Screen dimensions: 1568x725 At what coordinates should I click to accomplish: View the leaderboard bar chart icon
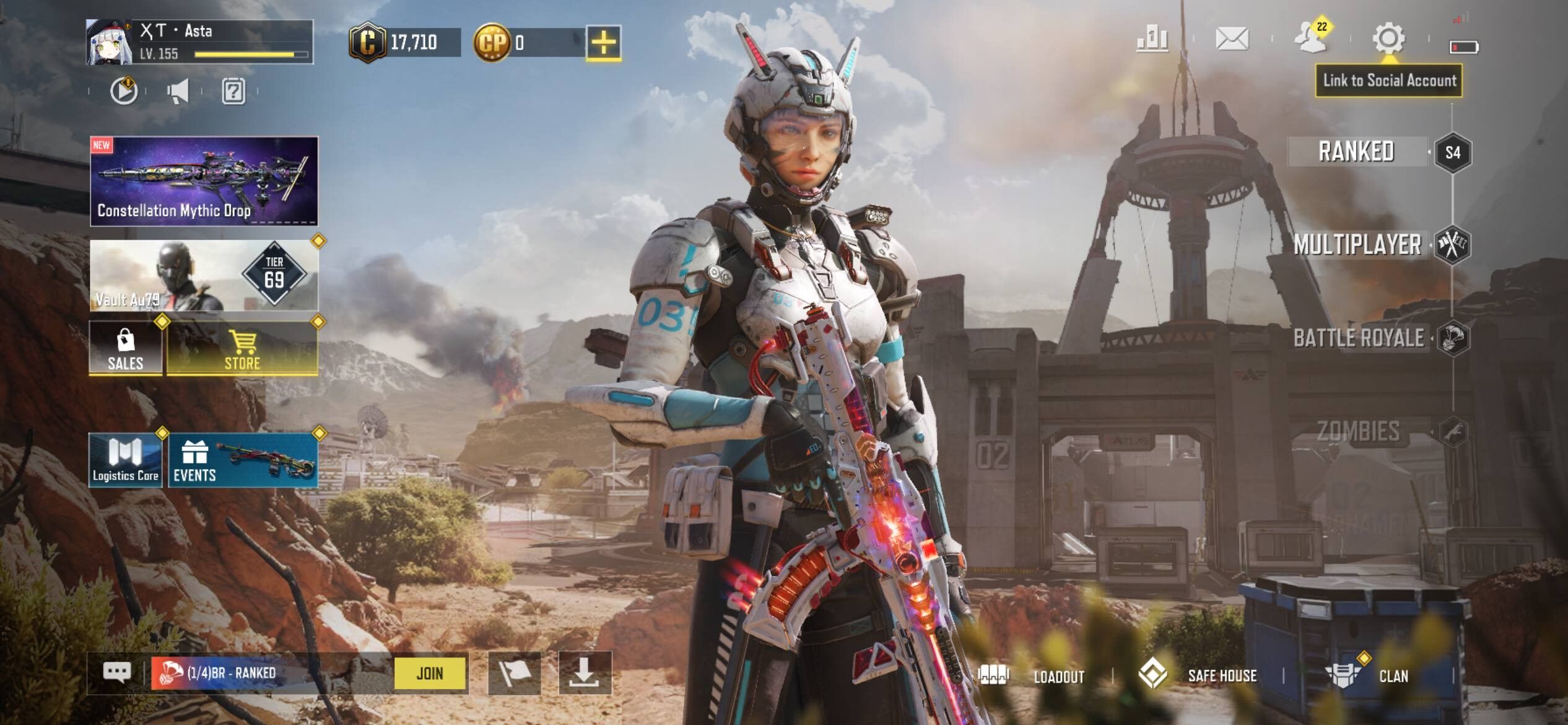[x=1152, y=40]
